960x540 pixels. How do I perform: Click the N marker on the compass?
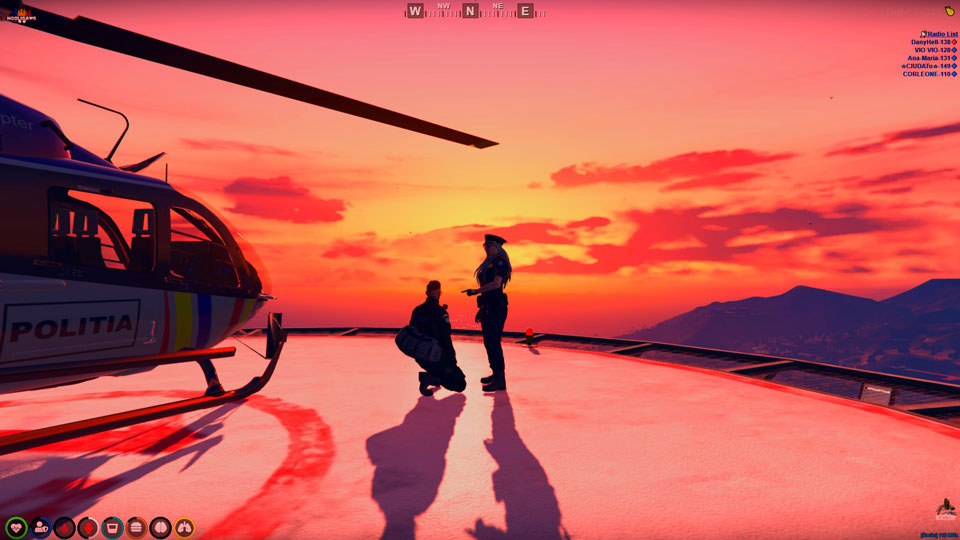point(470,11)
